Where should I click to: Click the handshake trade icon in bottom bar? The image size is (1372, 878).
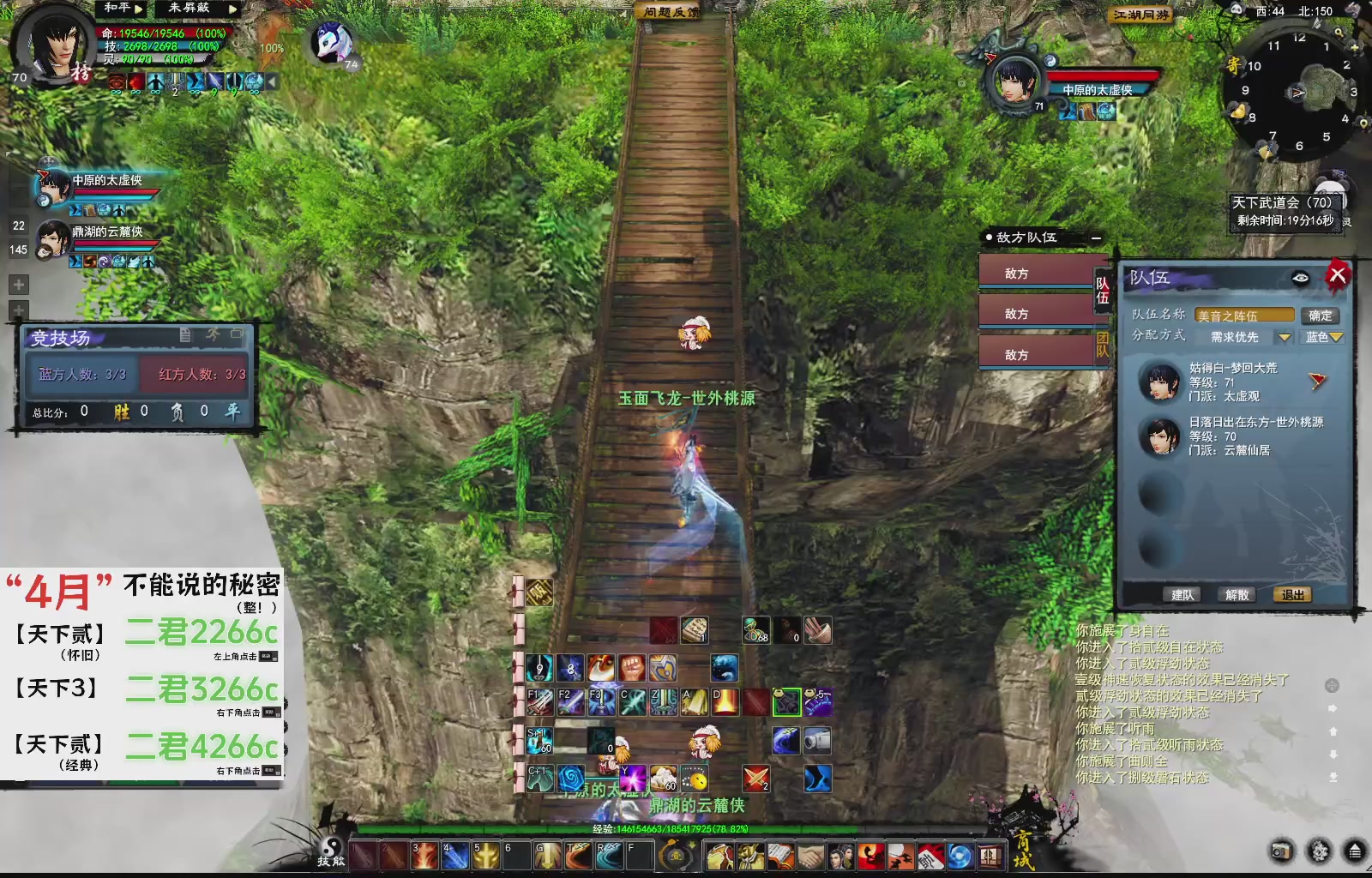809,857
